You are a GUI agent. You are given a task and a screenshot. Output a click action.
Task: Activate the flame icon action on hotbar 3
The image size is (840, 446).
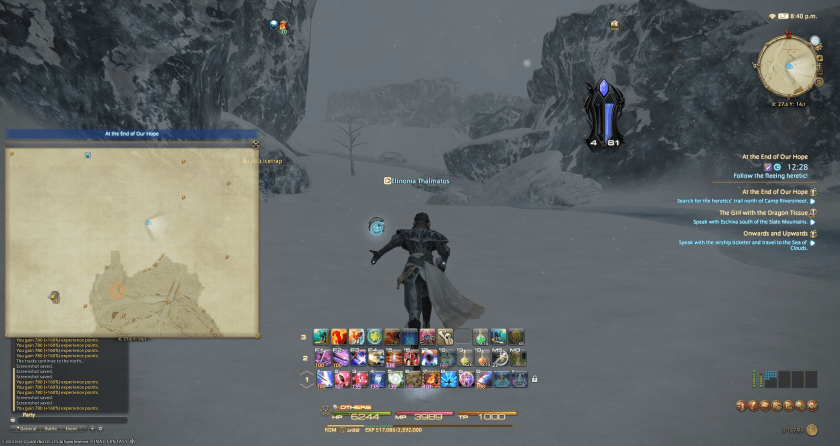click(338, 337)
